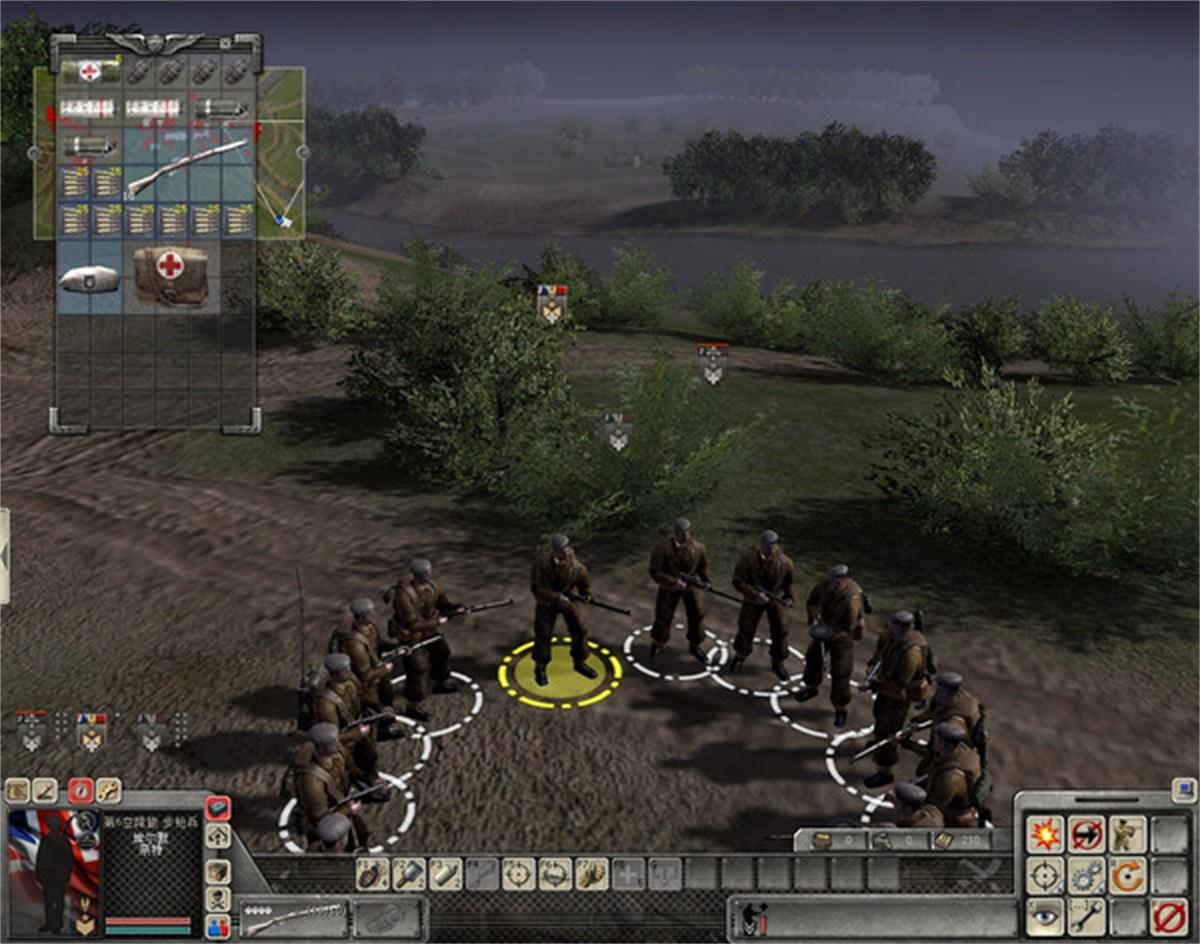Toggle the red compass button

click(x=81, y=791)
